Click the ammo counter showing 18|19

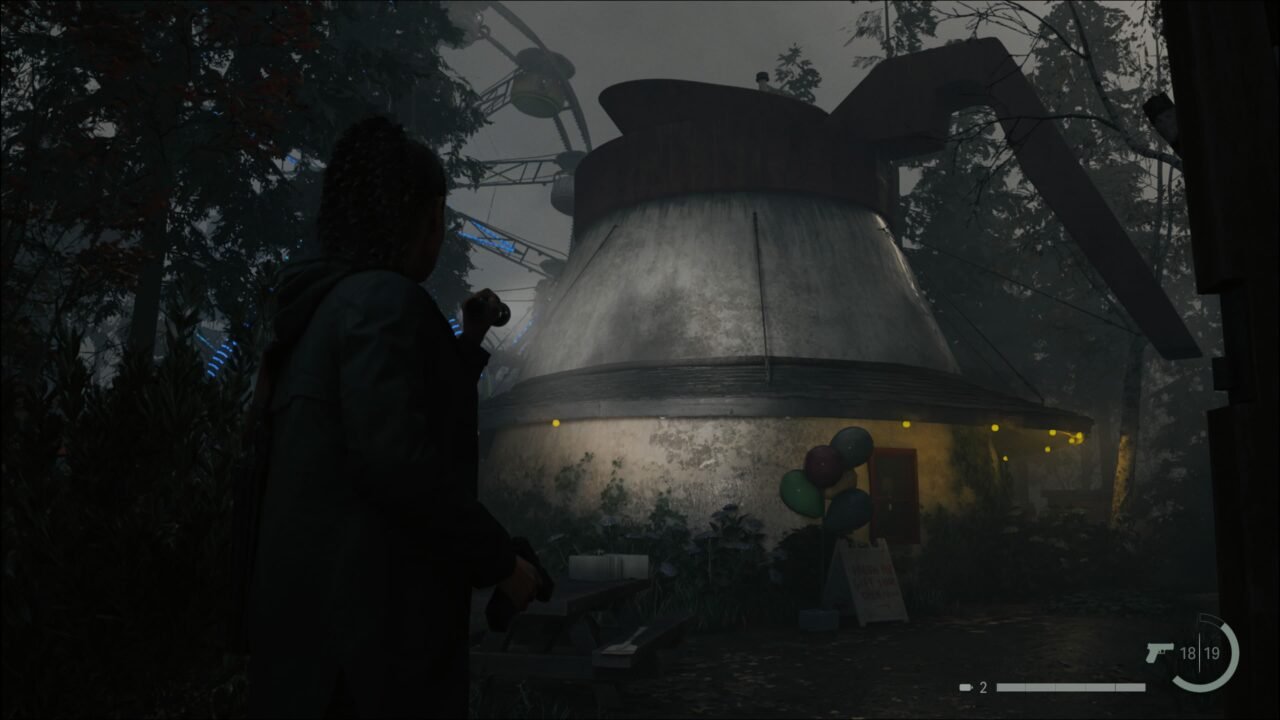(1200, 653)
